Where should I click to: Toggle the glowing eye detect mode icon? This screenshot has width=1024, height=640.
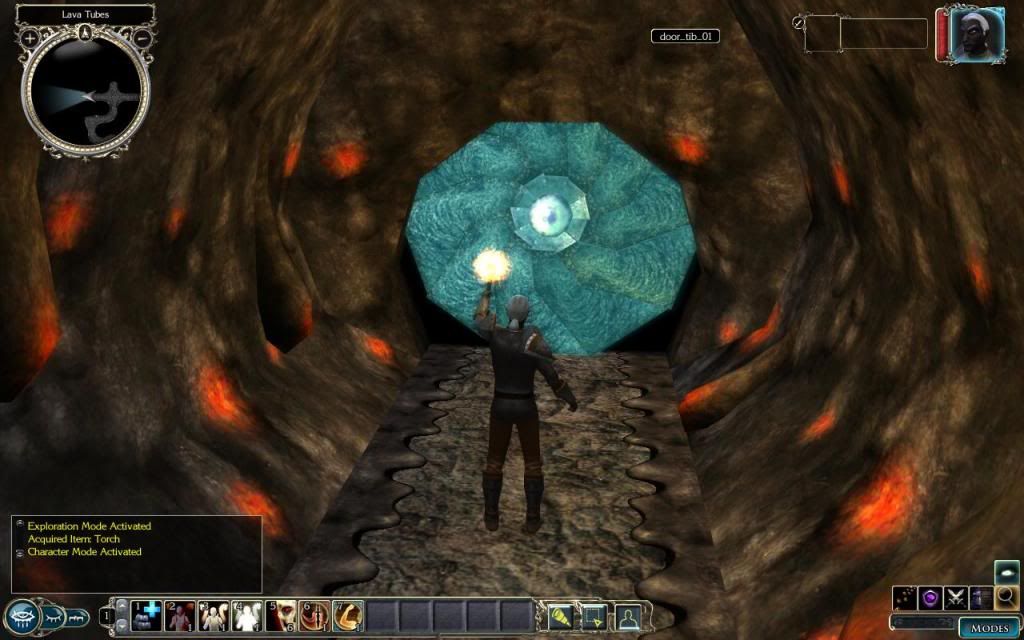click(x=1007, y=573)
